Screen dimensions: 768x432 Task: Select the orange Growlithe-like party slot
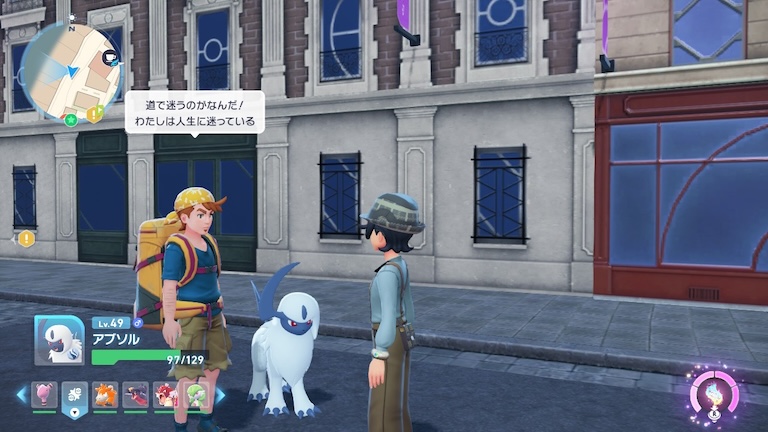coord(105,395)
